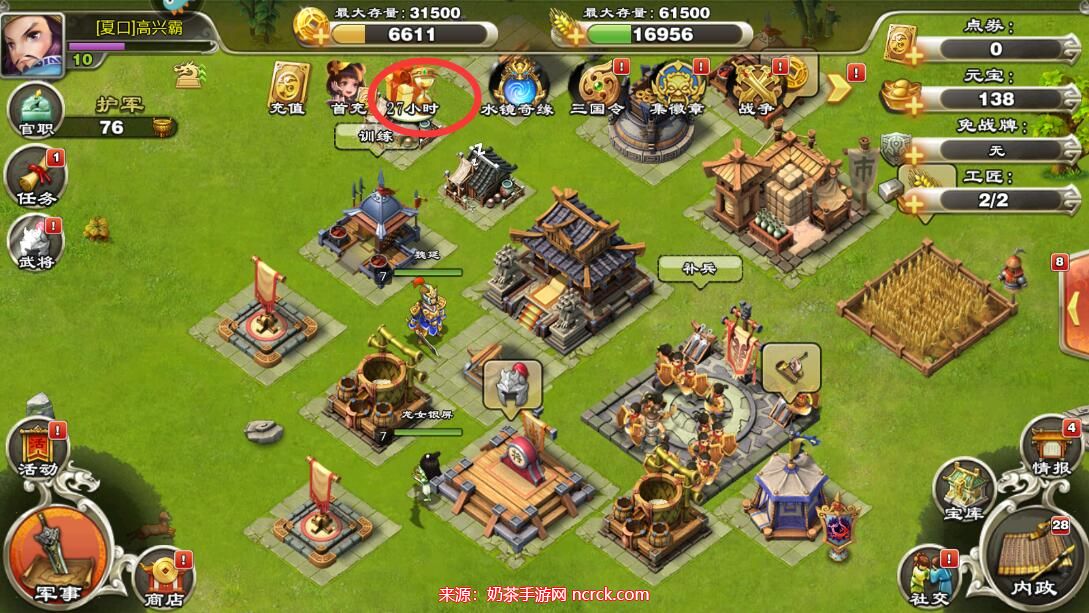This screenshot has height=613, width=1089.
Task: Open the 集徽章 badge collection
Action: point(678,88)
